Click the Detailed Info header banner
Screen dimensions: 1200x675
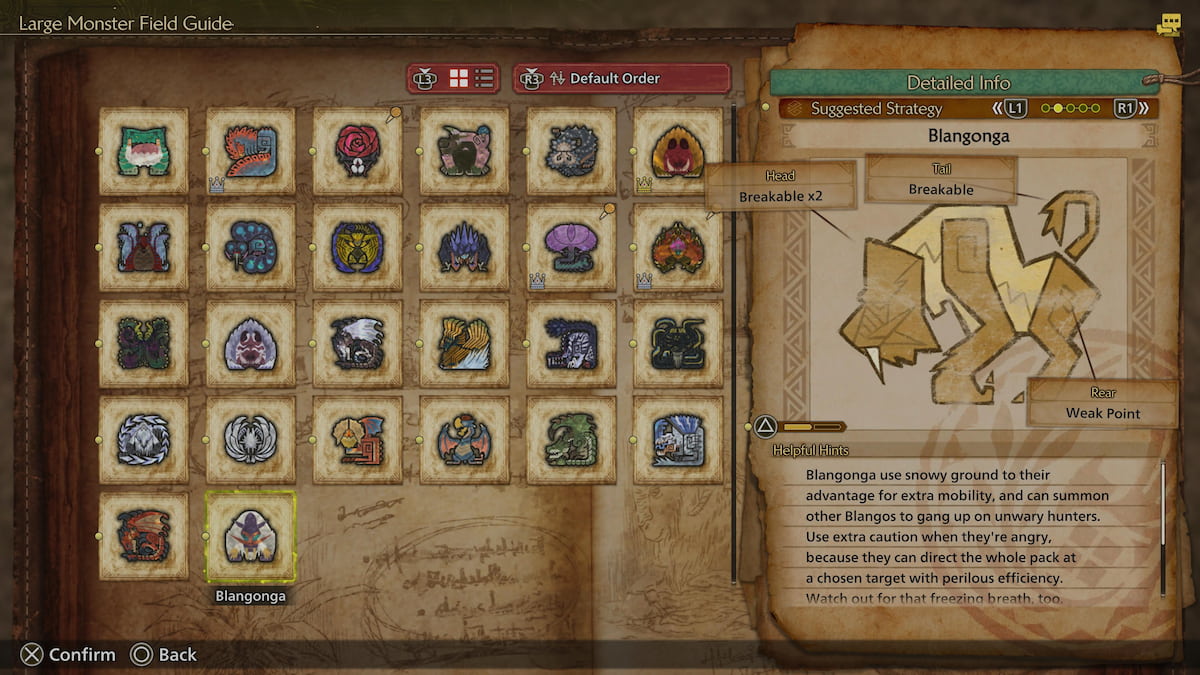click(957, 83)
